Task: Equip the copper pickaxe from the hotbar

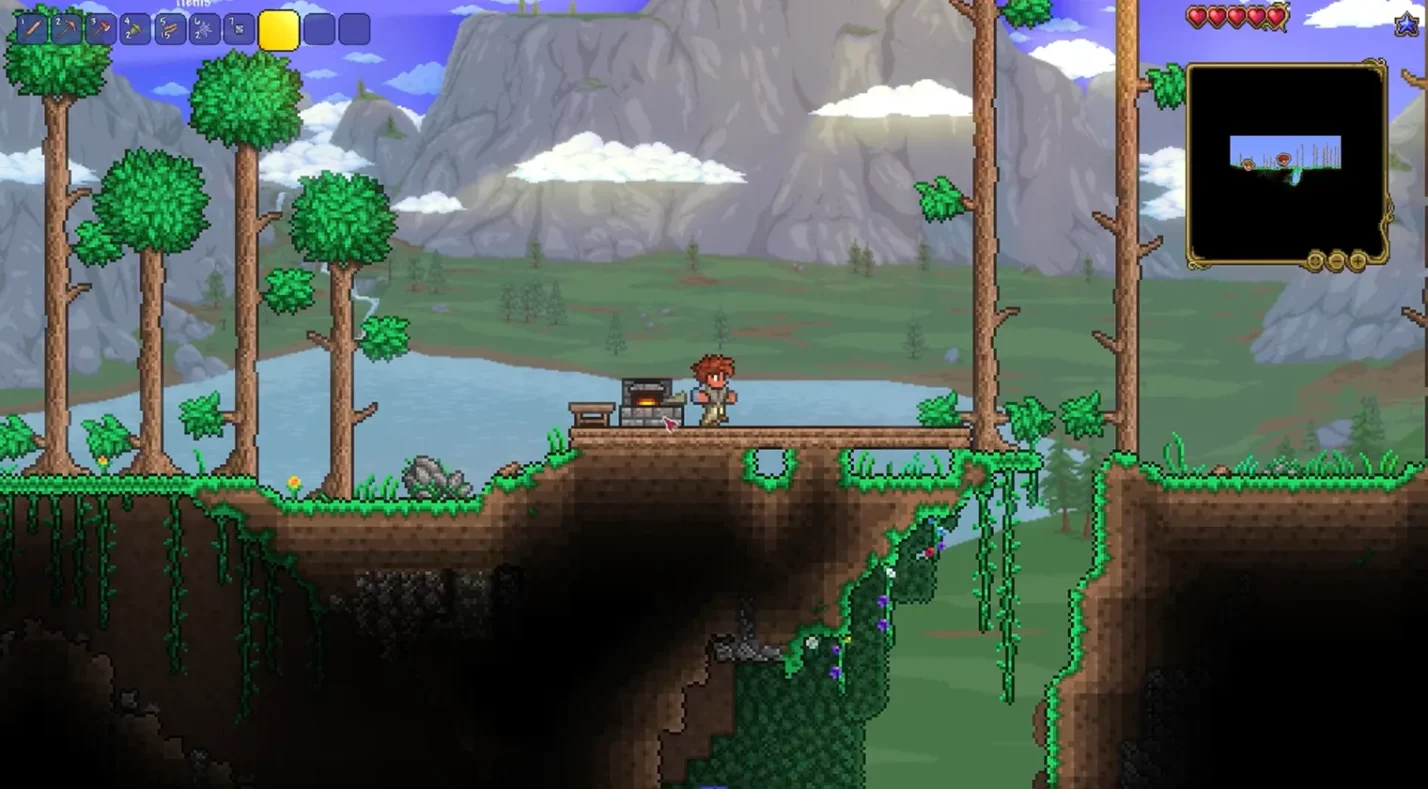Action: [x=66, y=29]
